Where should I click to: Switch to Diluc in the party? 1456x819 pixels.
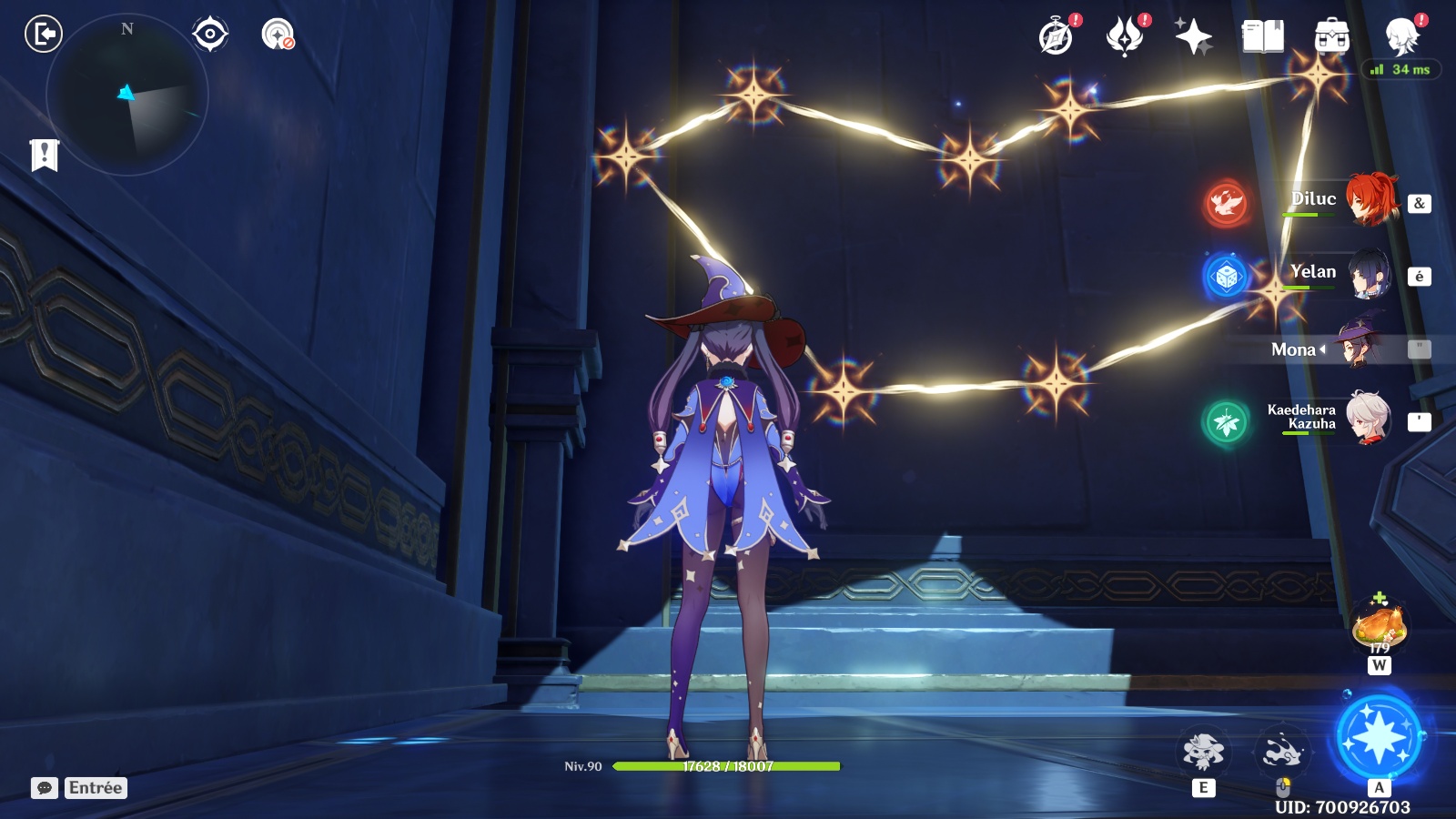(x=1369, y=199)
